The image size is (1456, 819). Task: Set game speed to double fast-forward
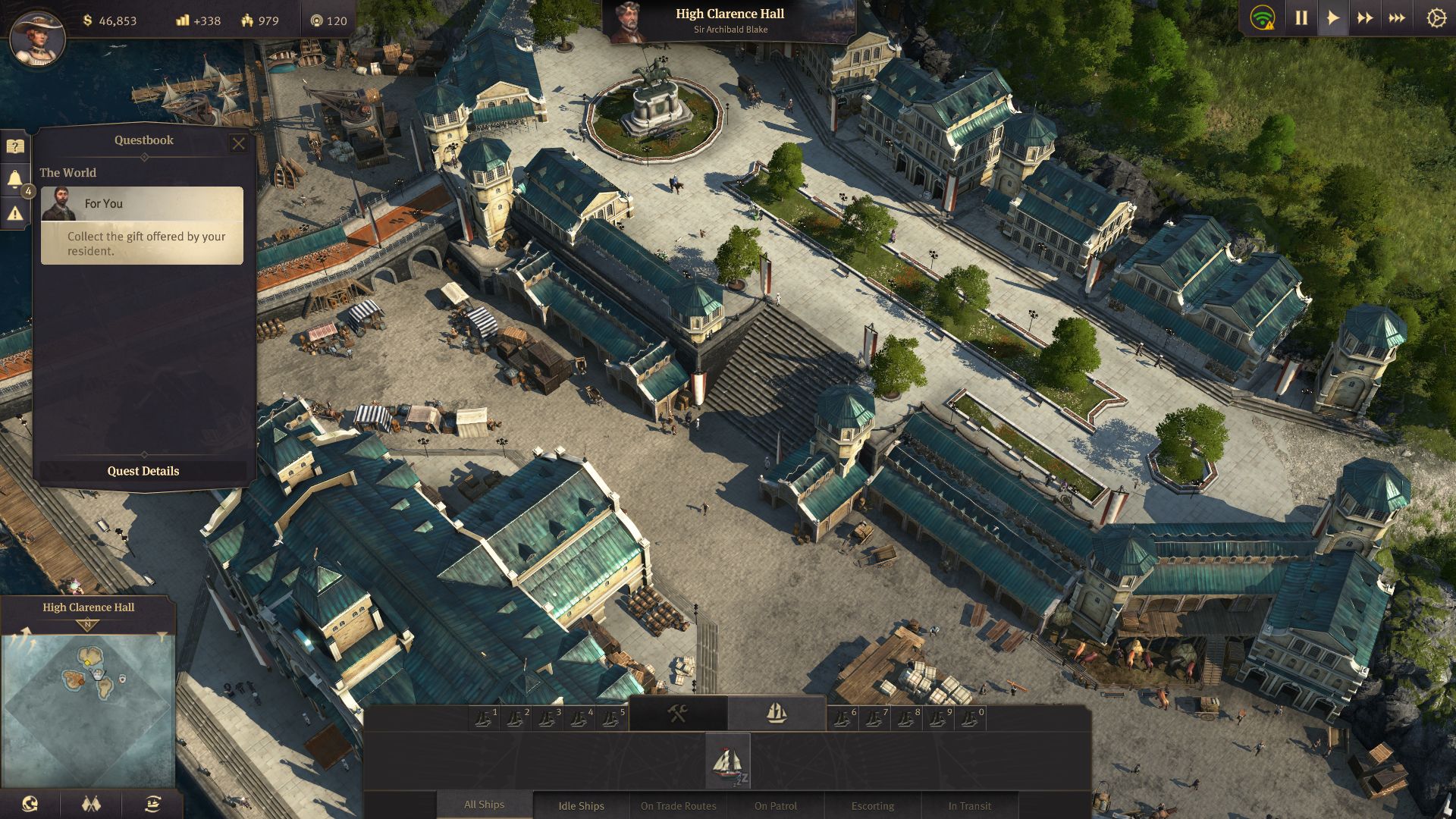click(x=1365, y=18)
